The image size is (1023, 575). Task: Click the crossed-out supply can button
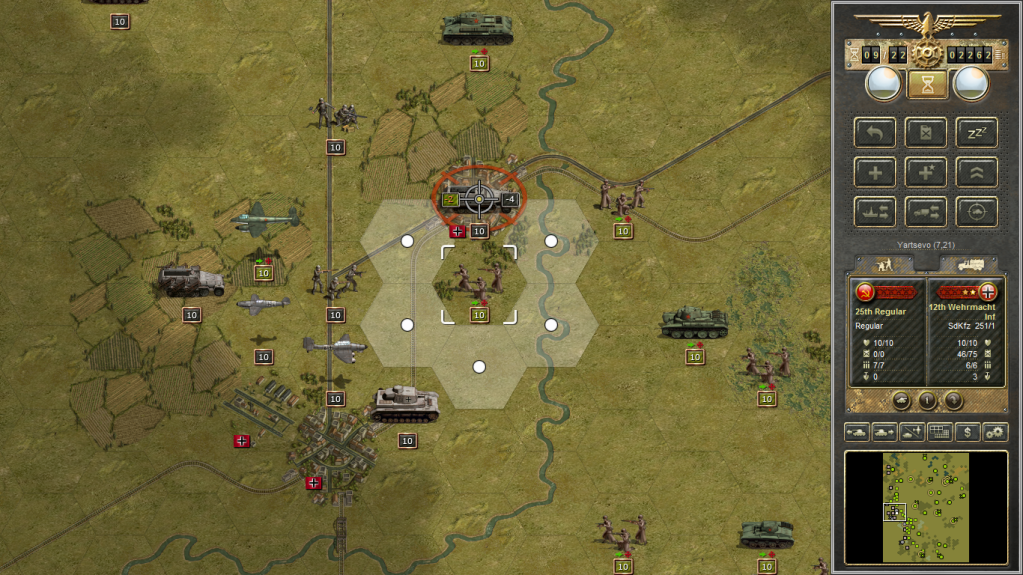coord(926,133)
